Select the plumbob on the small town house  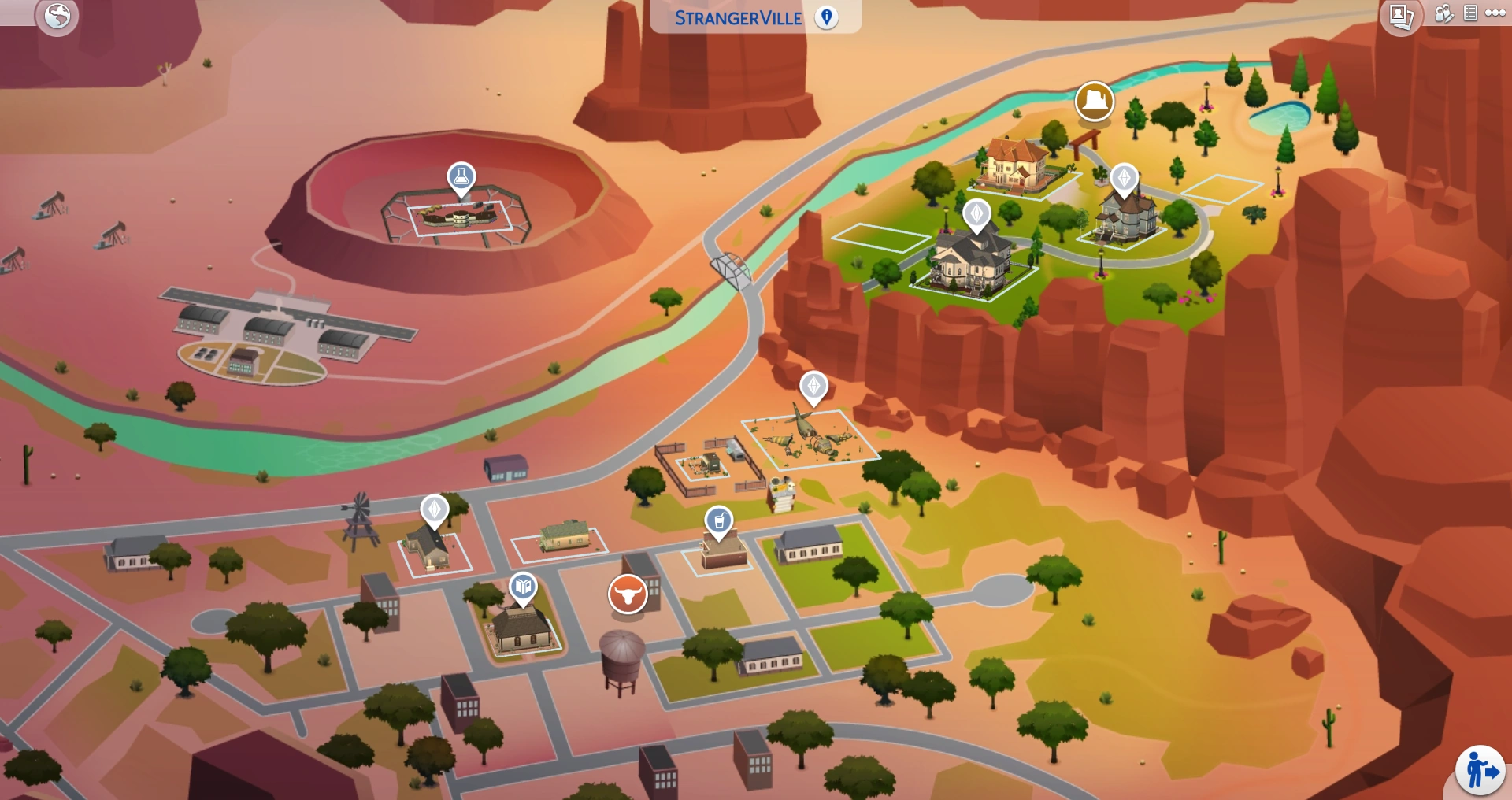435,510
